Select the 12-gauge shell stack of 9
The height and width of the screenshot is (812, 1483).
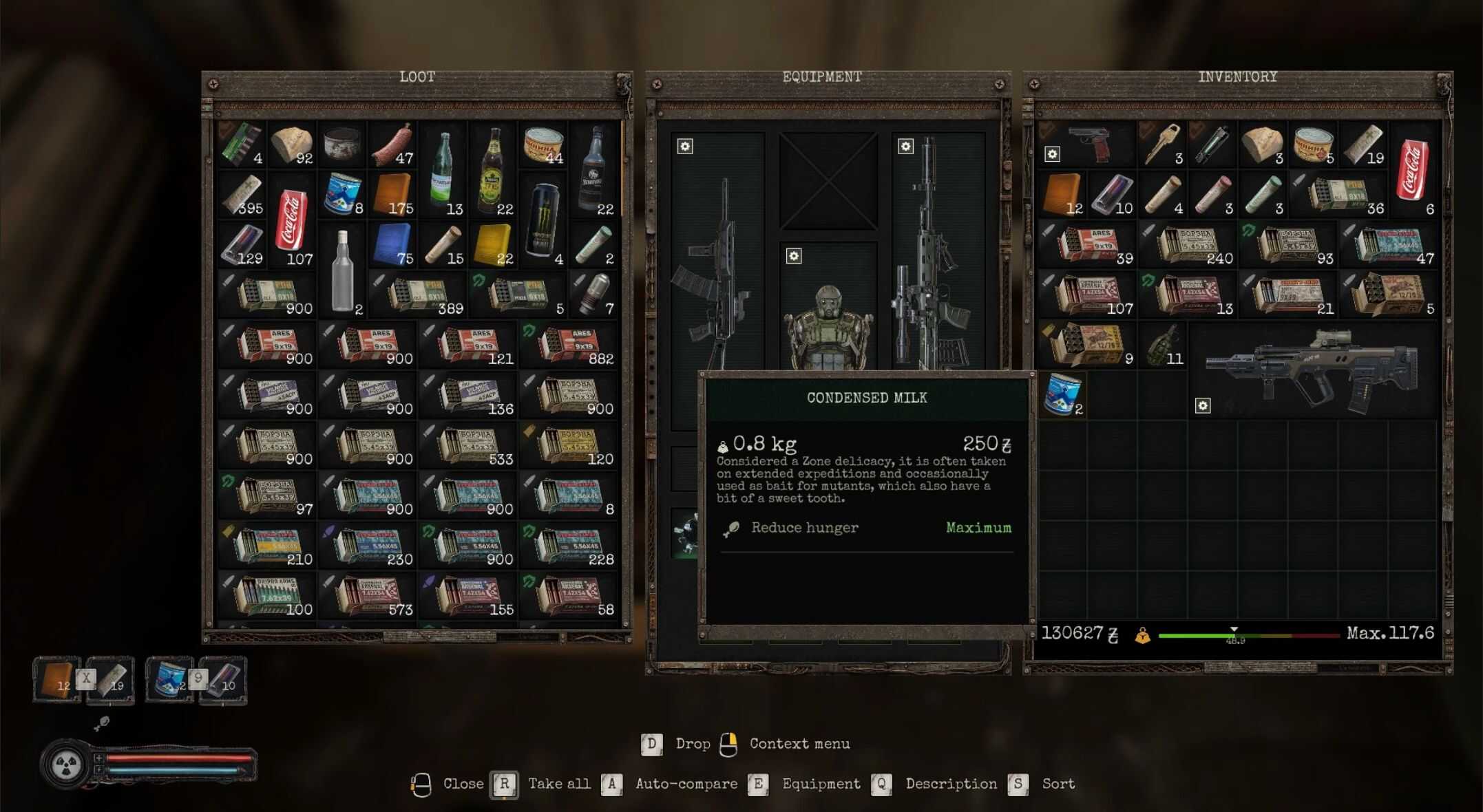(1087, 345)
